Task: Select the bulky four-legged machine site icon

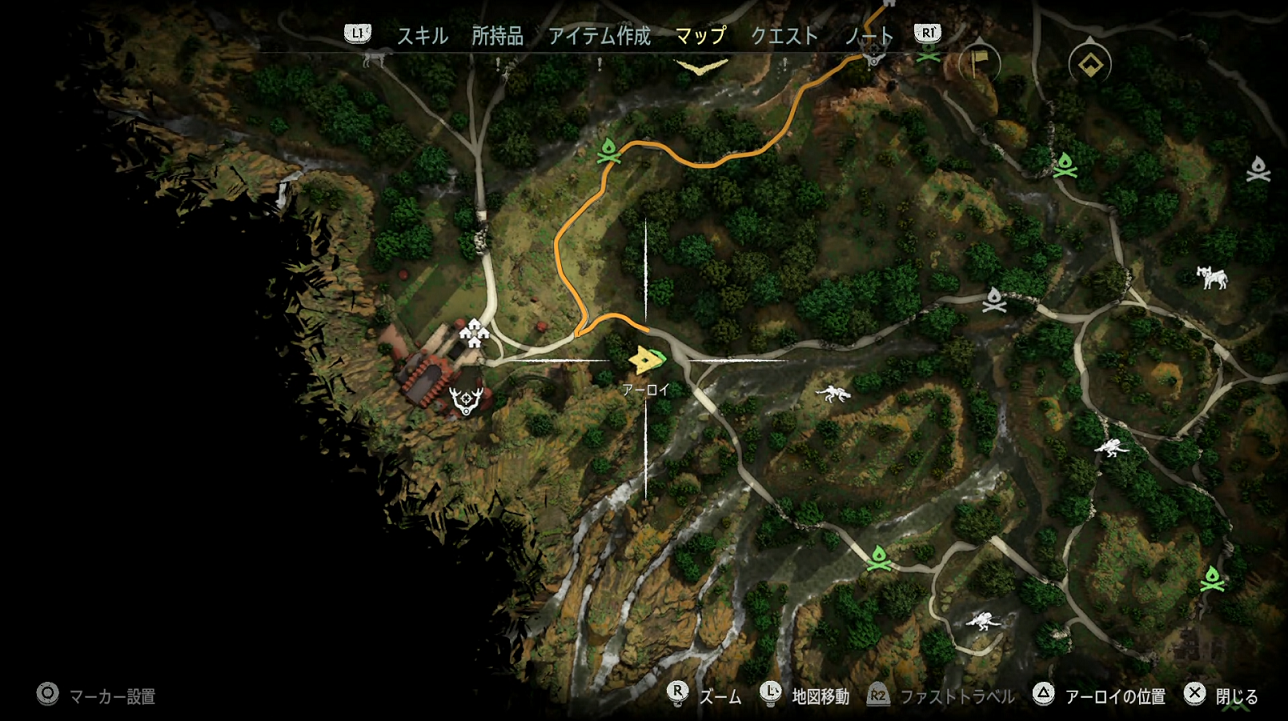Action: point(1213,277)
